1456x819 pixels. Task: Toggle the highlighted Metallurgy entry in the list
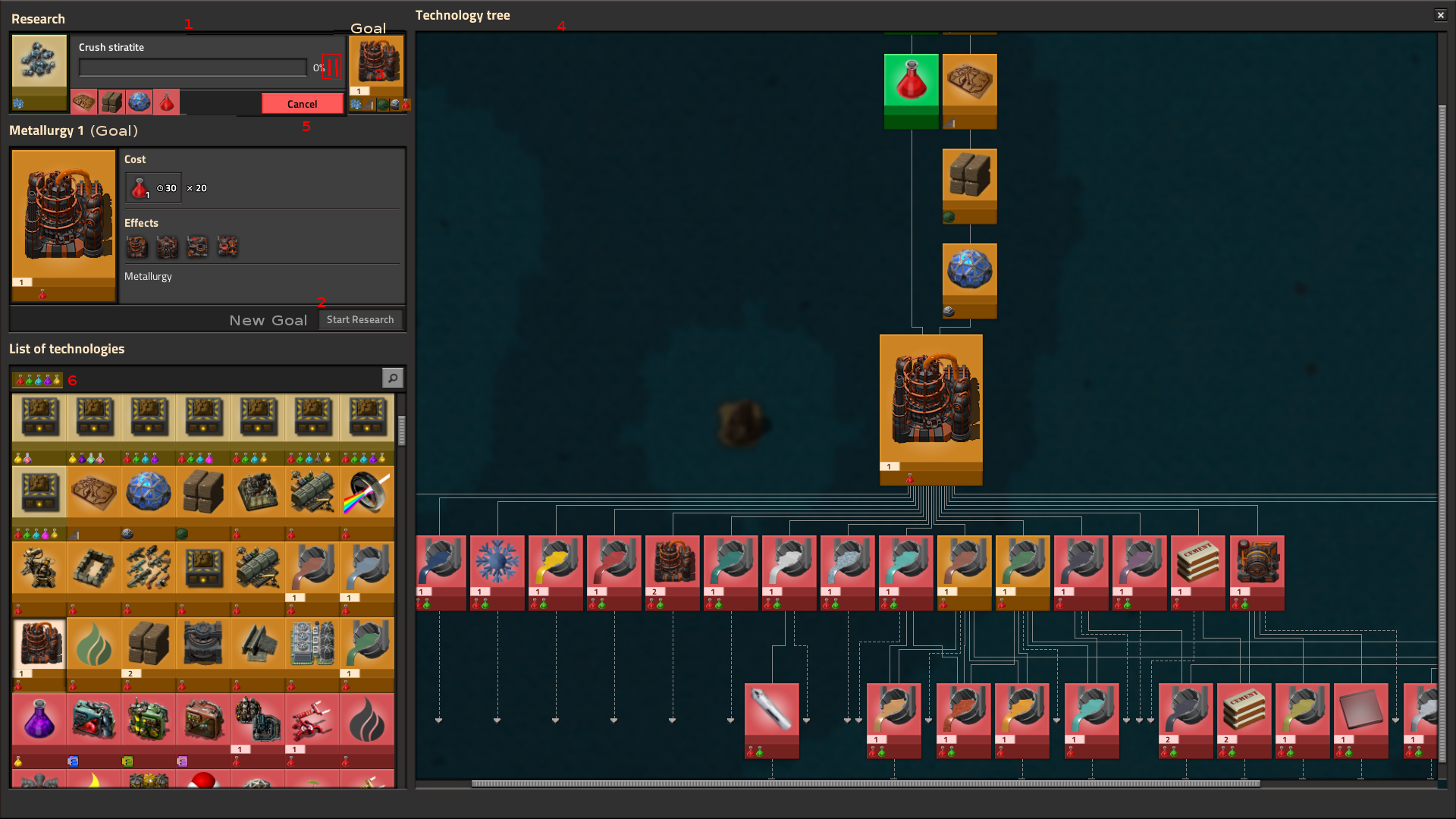tap(39, 643)
